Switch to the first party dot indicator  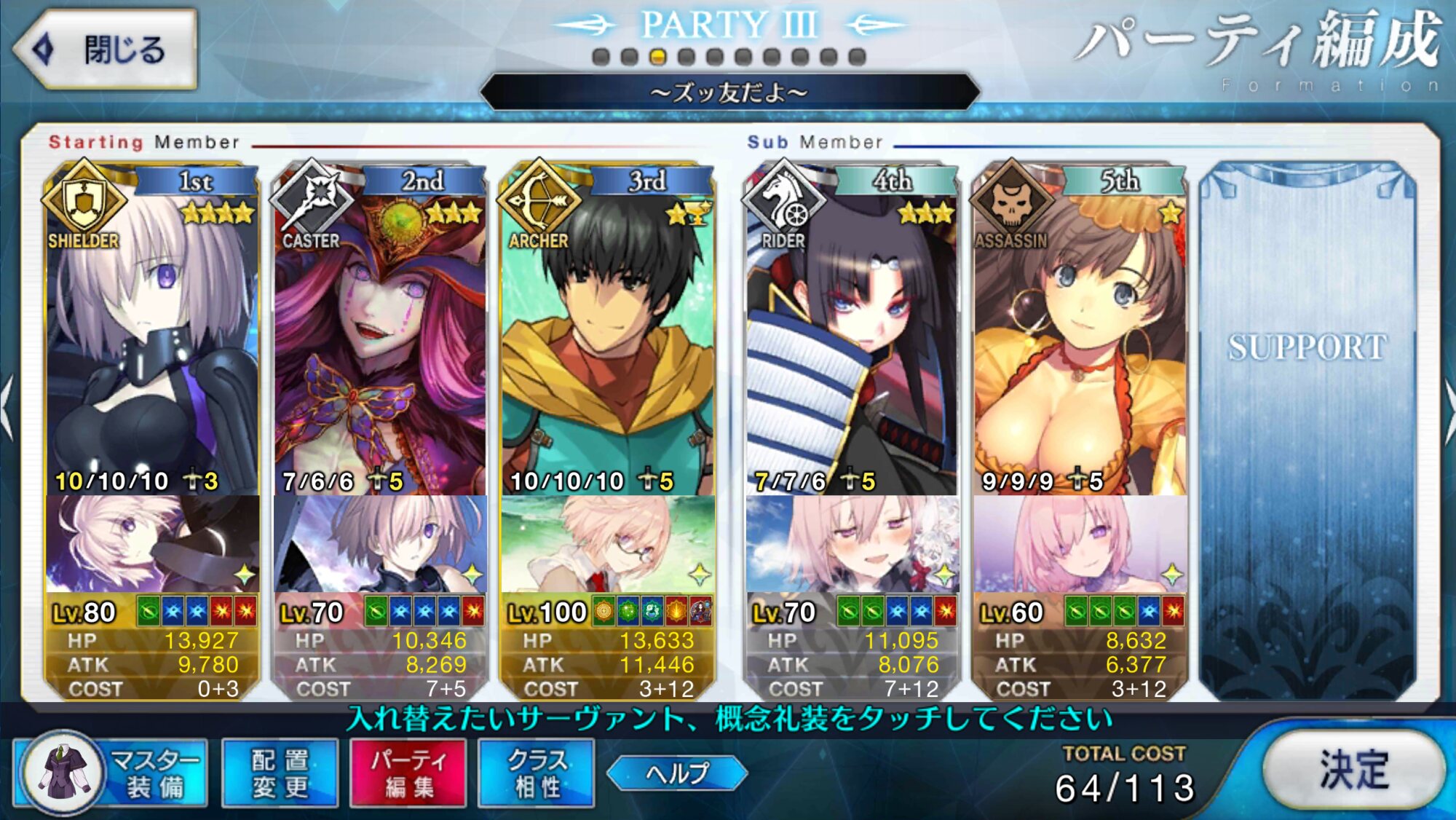coord(601,57)
